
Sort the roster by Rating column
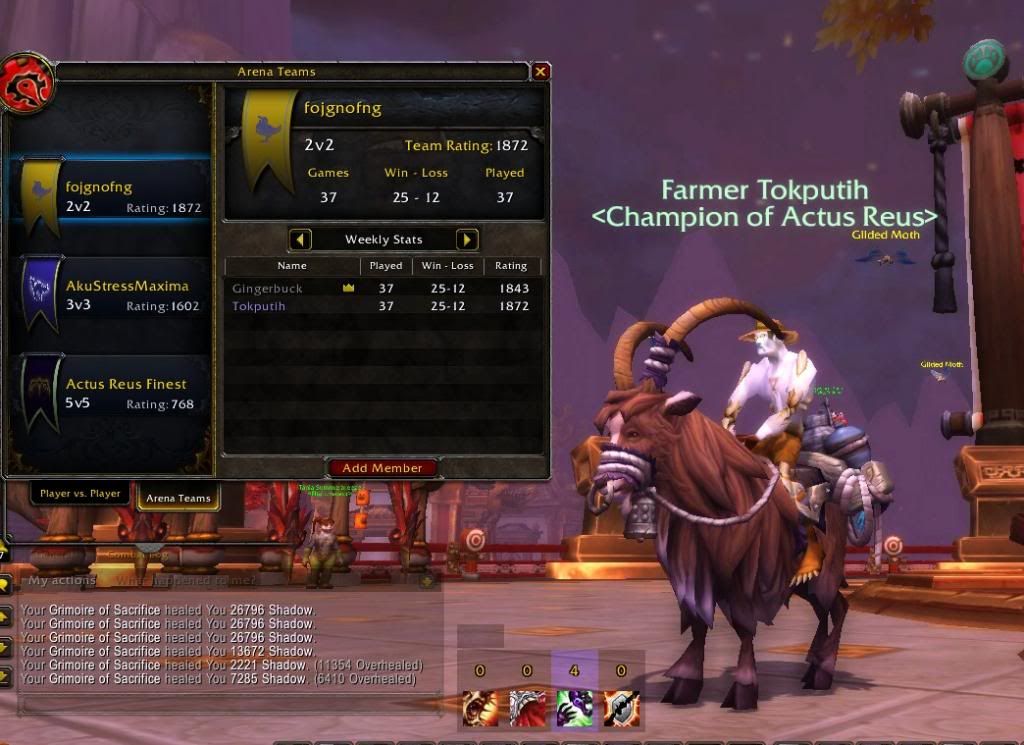pos(510,266)
